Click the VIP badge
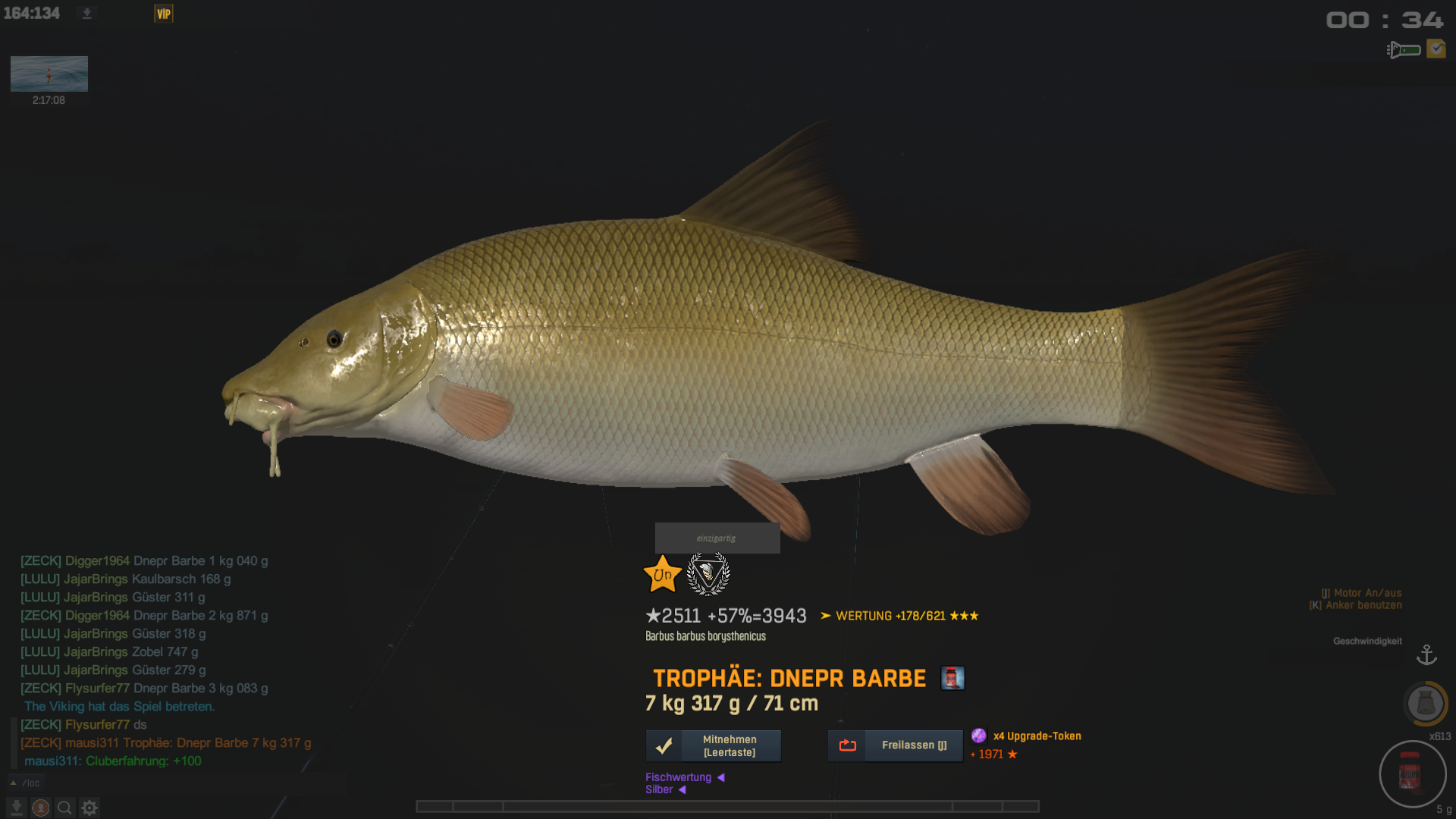 point(164,14)
